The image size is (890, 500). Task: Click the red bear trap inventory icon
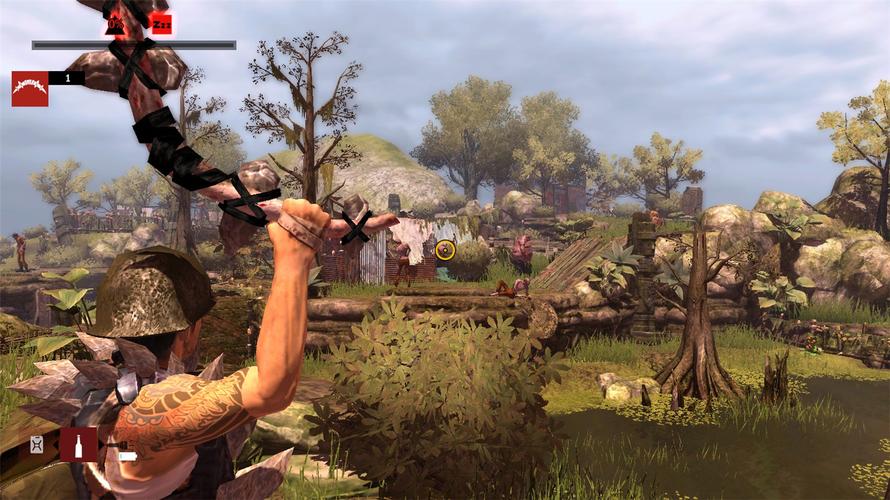[x=30, y=88]
